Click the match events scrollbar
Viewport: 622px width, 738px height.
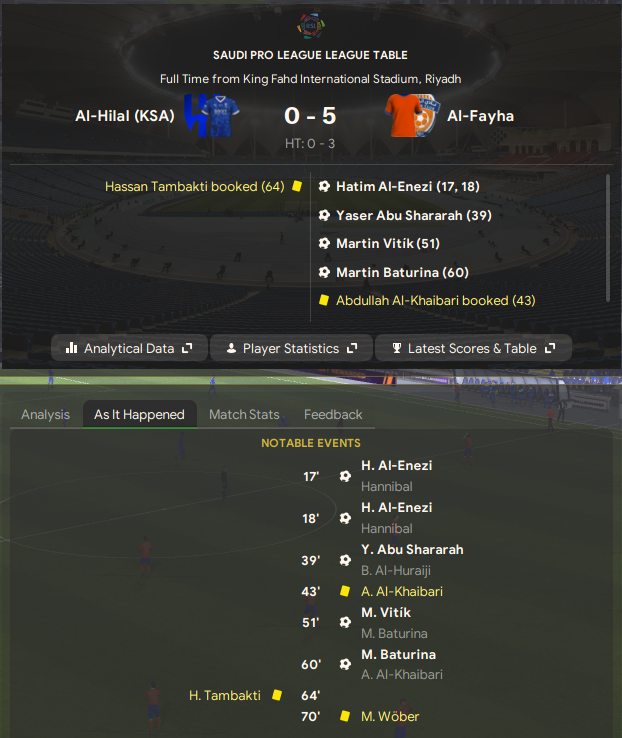pos(607,236)
